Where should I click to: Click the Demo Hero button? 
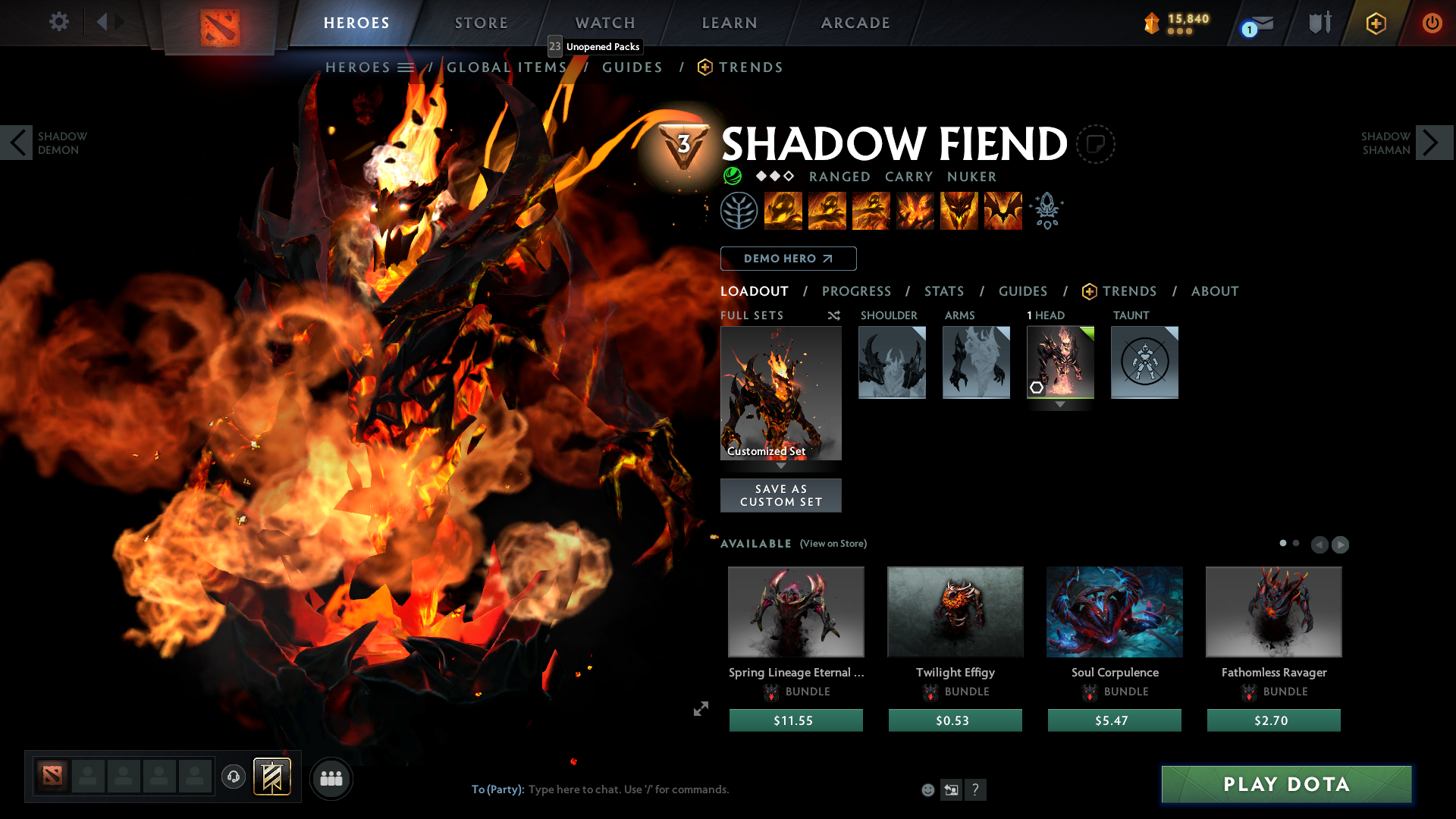(x=788, y=259)
